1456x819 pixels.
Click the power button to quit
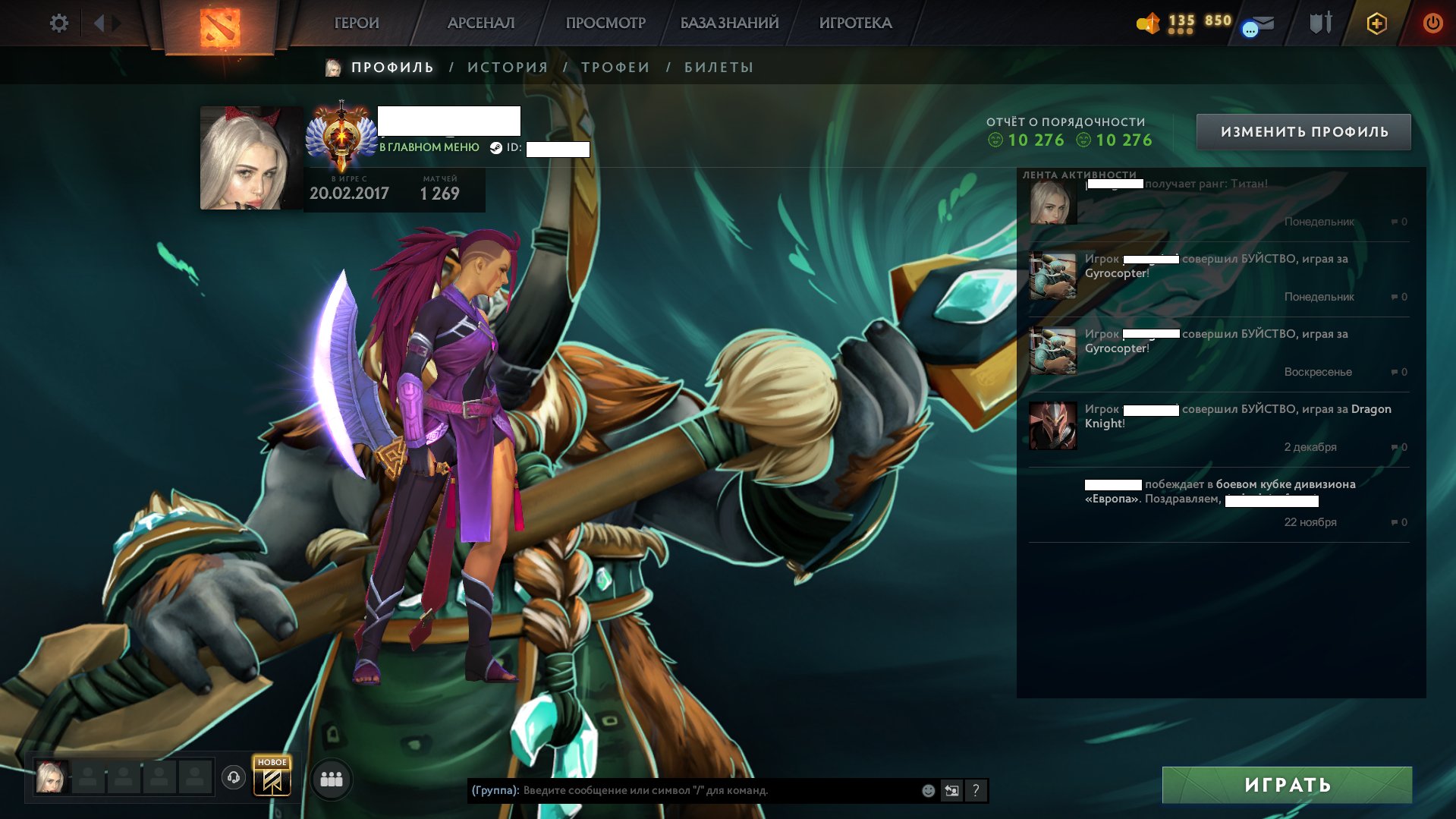point(1432,23)
